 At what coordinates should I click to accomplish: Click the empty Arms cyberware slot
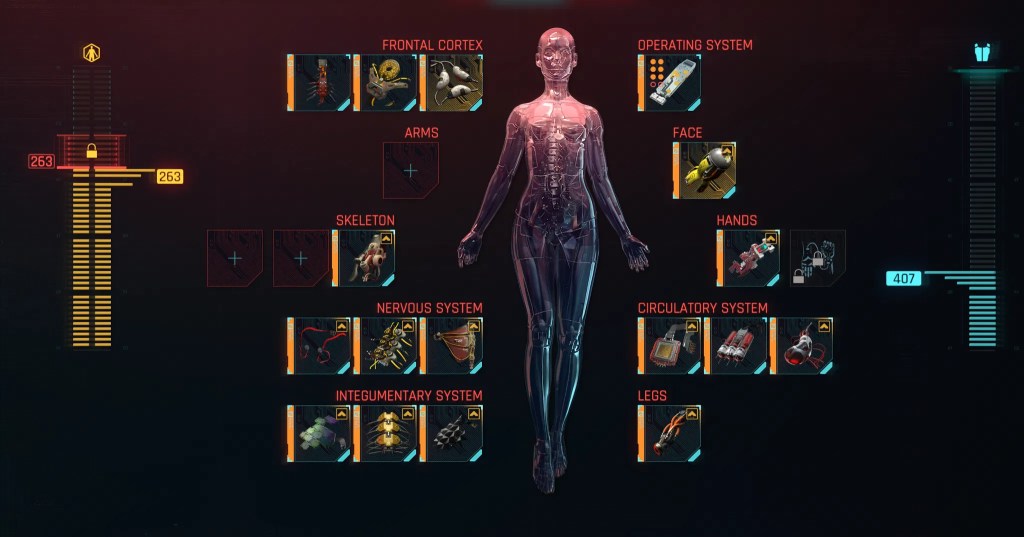click(411, 170)
